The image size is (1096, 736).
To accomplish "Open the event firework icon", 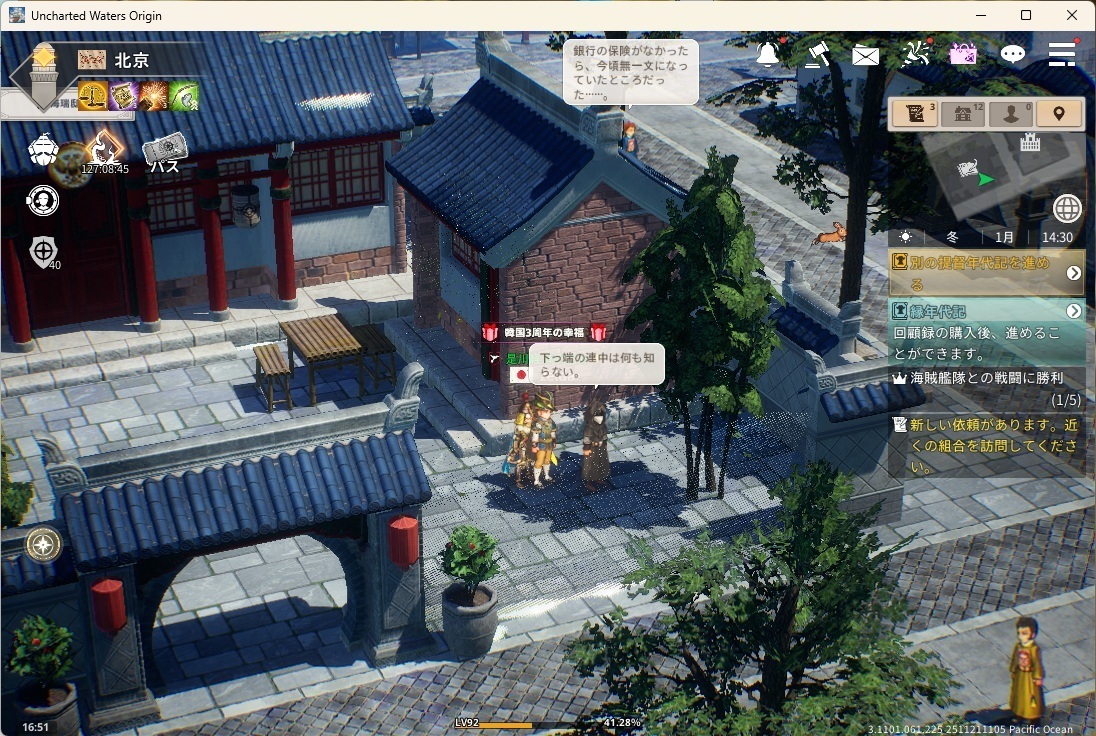I will coord(915,54).
